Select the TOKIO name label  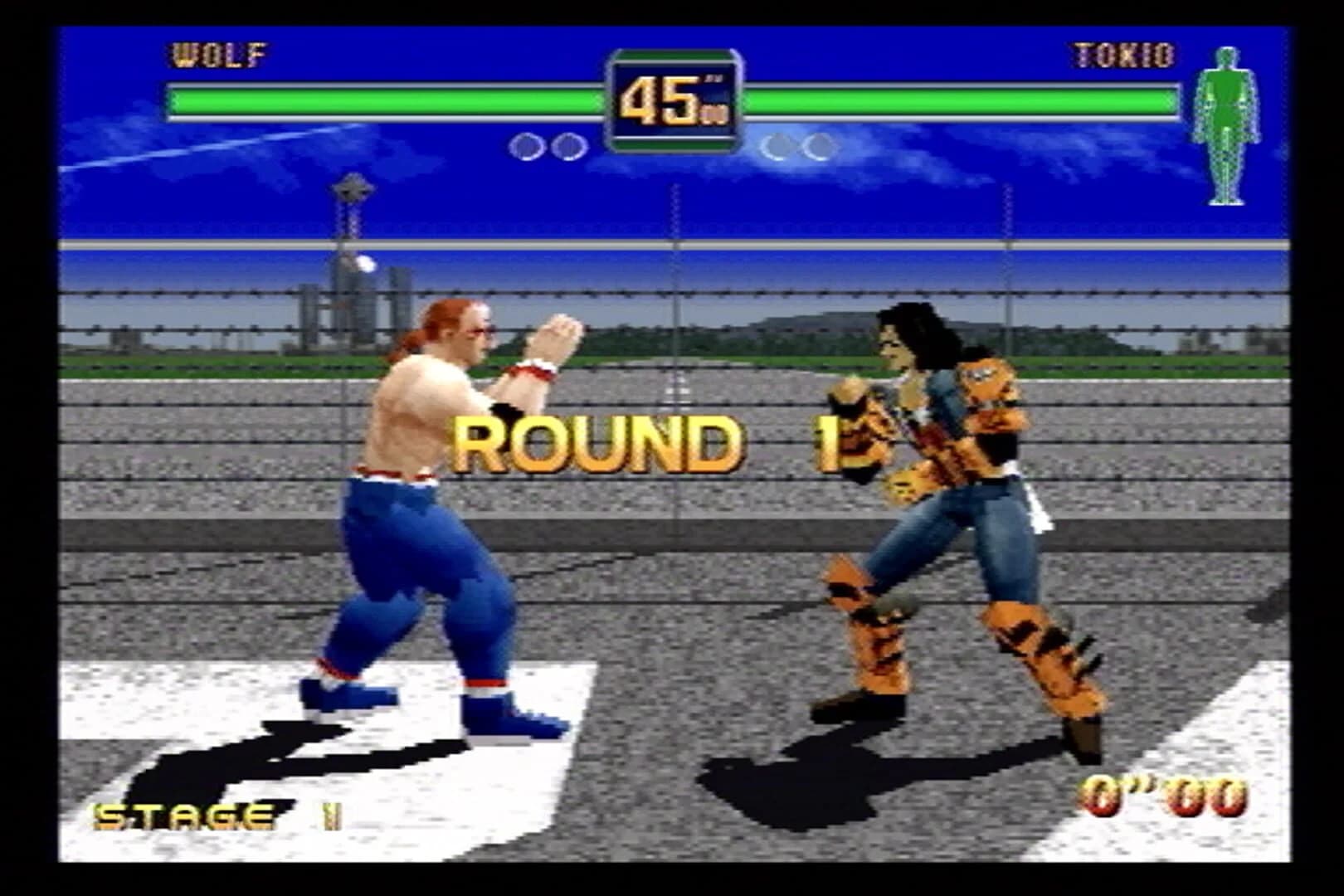[1122, 56]
